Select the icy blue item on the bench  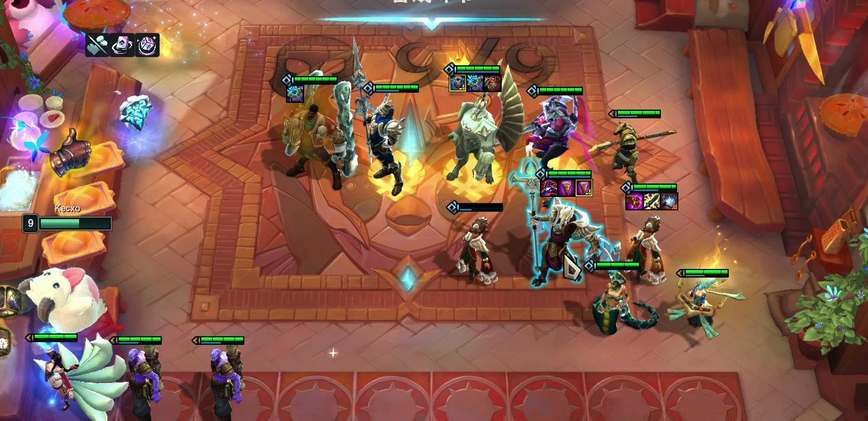click(x=134, y=112)
